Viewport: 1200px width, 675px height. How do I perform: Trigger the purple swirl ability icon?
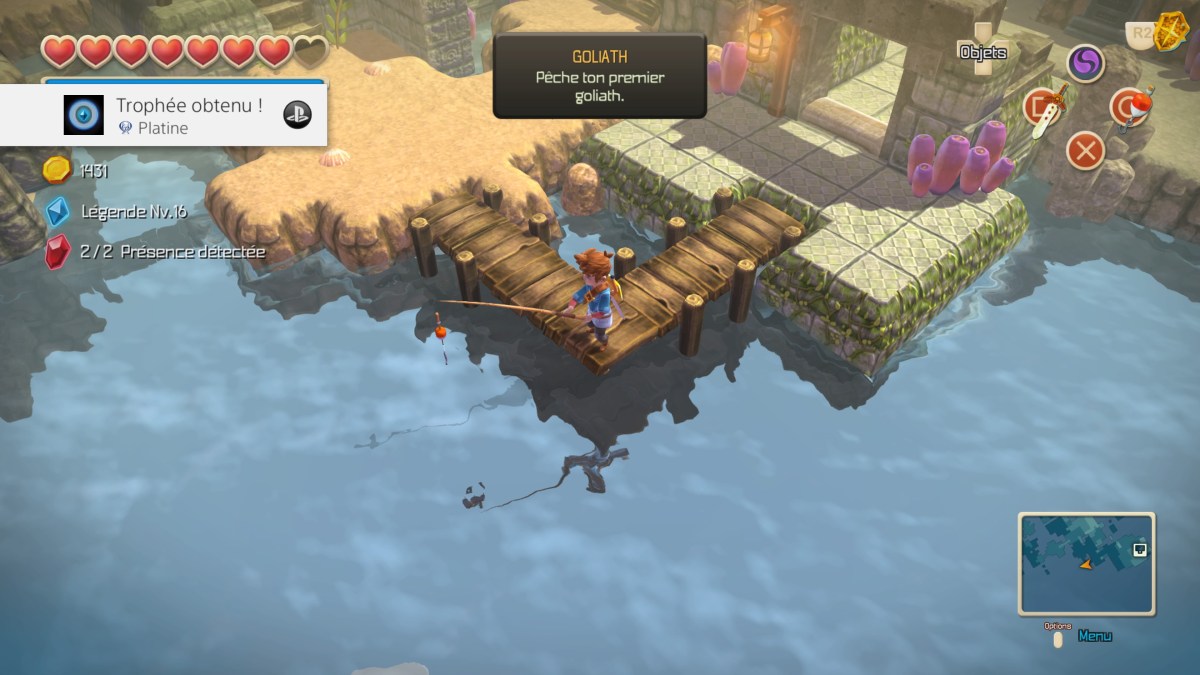(1085, 64)
